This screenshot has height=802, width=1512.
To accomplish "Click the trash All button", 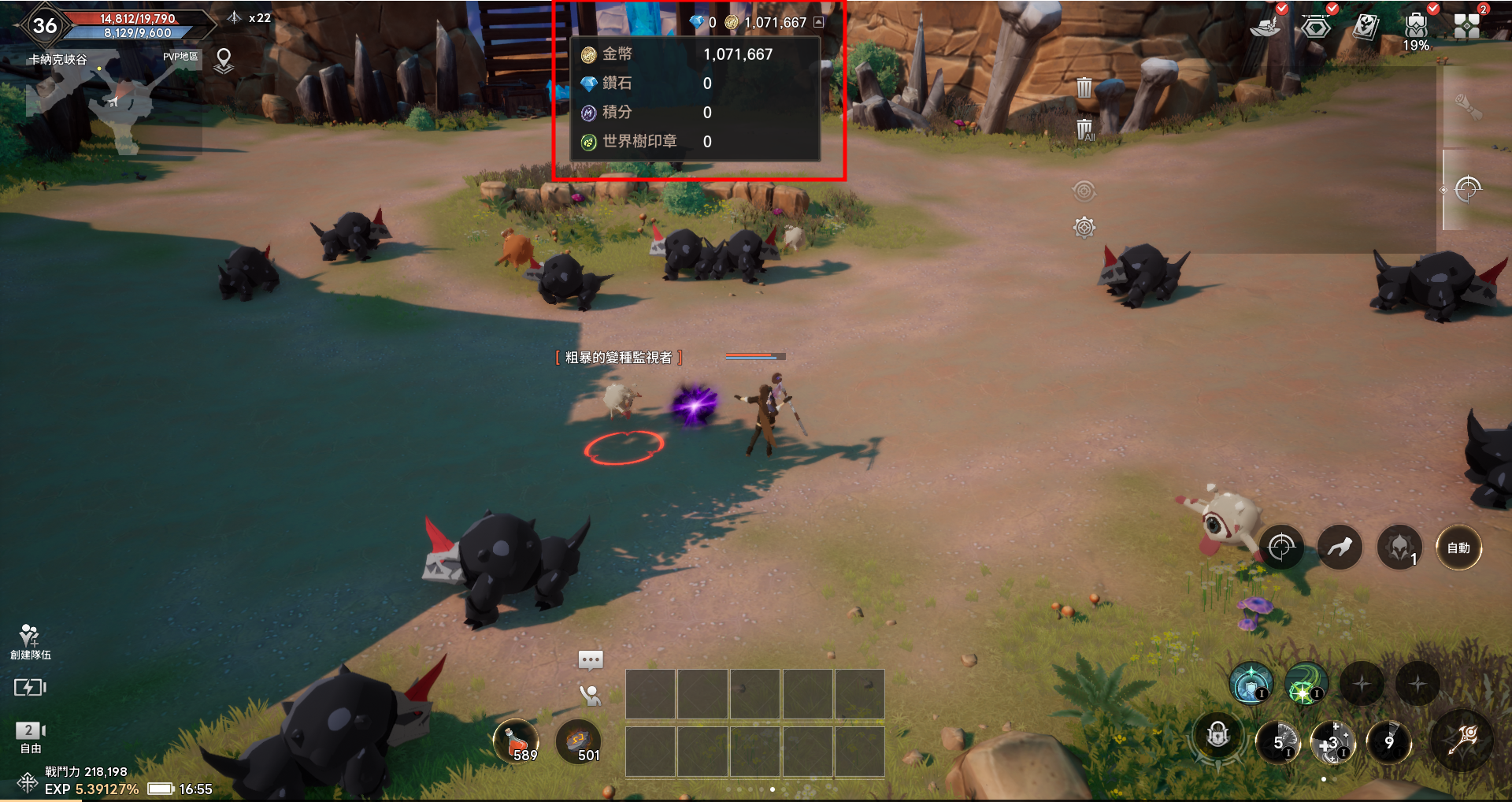I will tap(1084, 129).
